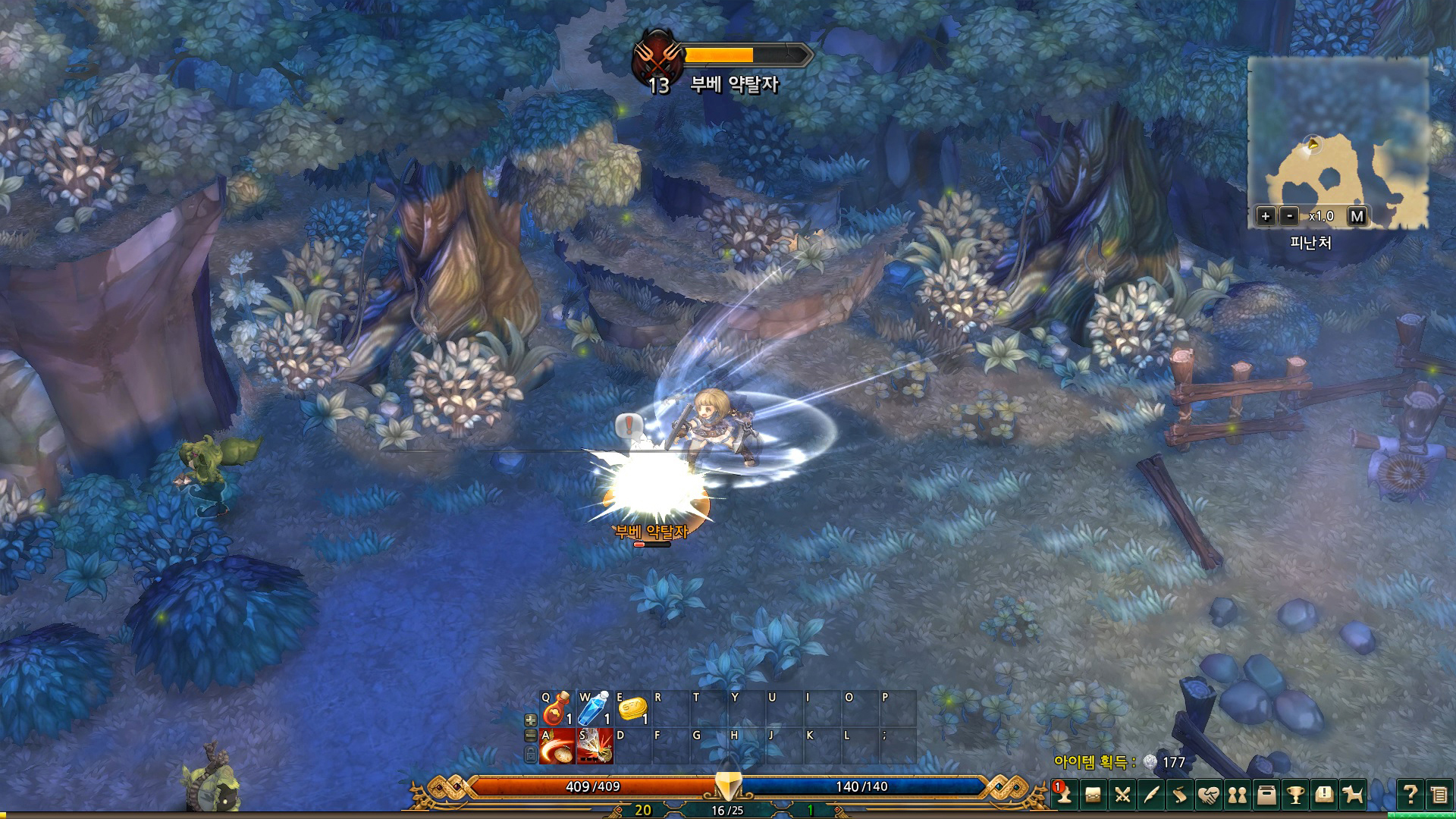Open the trophy achievements icon

point(1295,795)
